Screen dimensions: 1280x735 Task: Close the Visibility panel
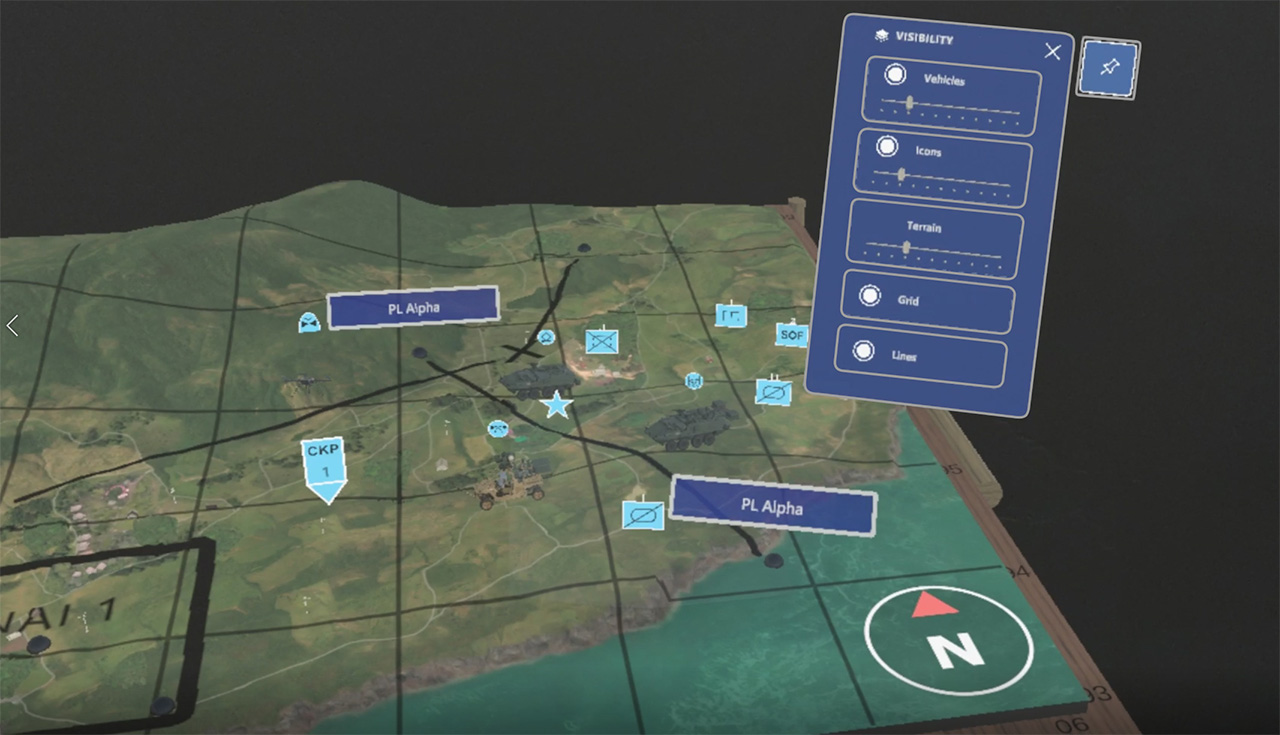coord(1052,51)
